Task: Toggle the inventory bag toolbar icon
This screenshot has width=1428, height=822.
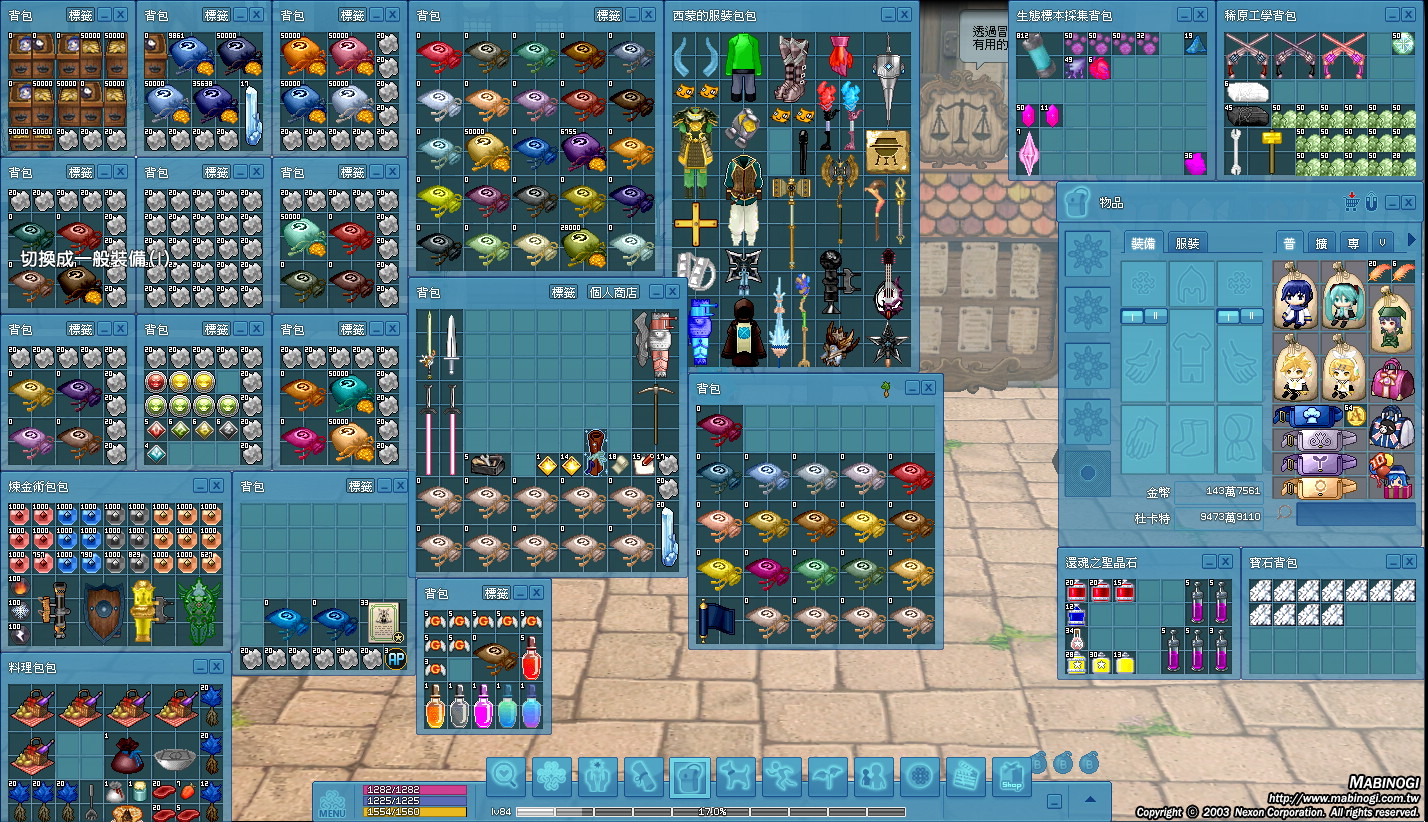Action: (690, 777)
